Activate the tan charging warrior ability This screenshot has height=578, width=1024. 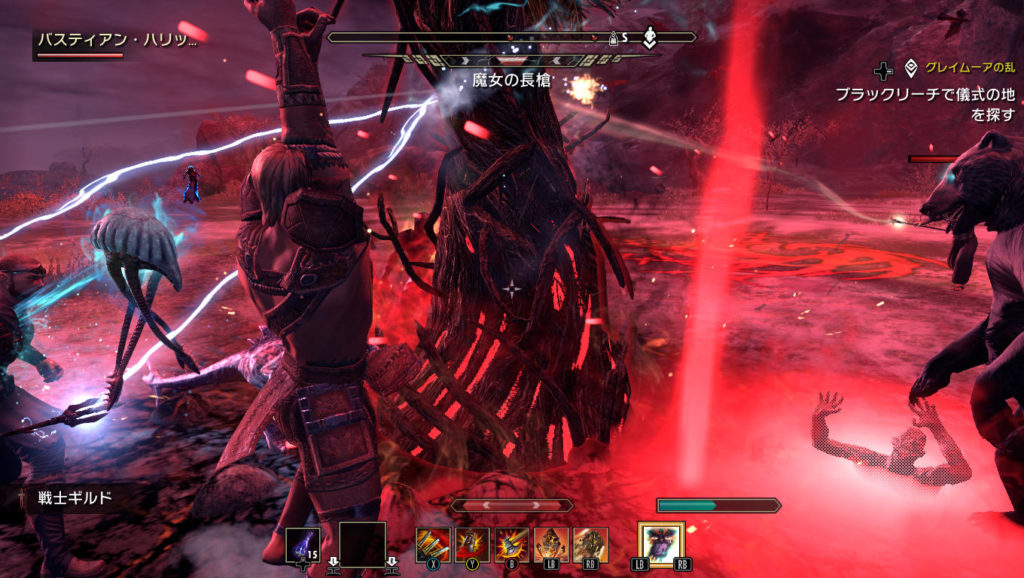(x=590, y=543)
